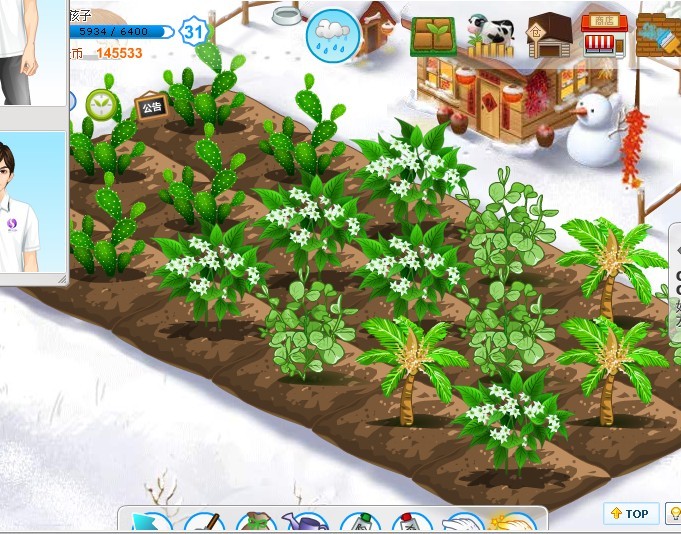Viewport: 681px width, 534px height.
Task: Switch to the farm plot view
Action: [x=433, y=35]
